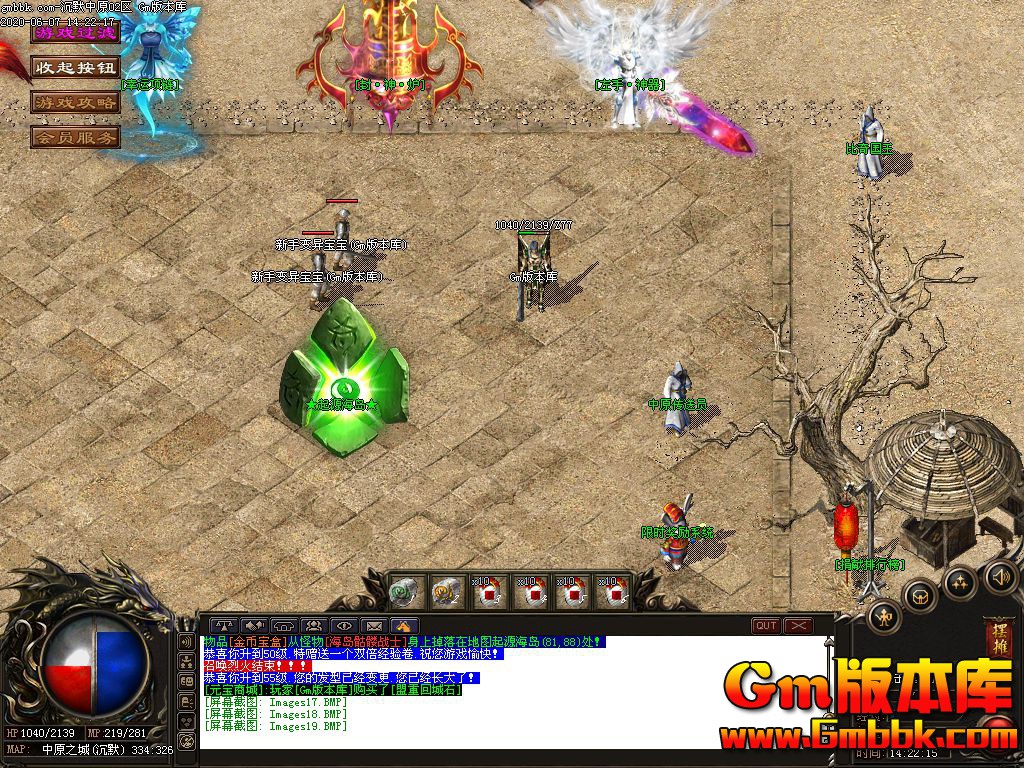Click the QUT button above the chat
This screenshot has height=768, width=1024.
tap(766, 626)
